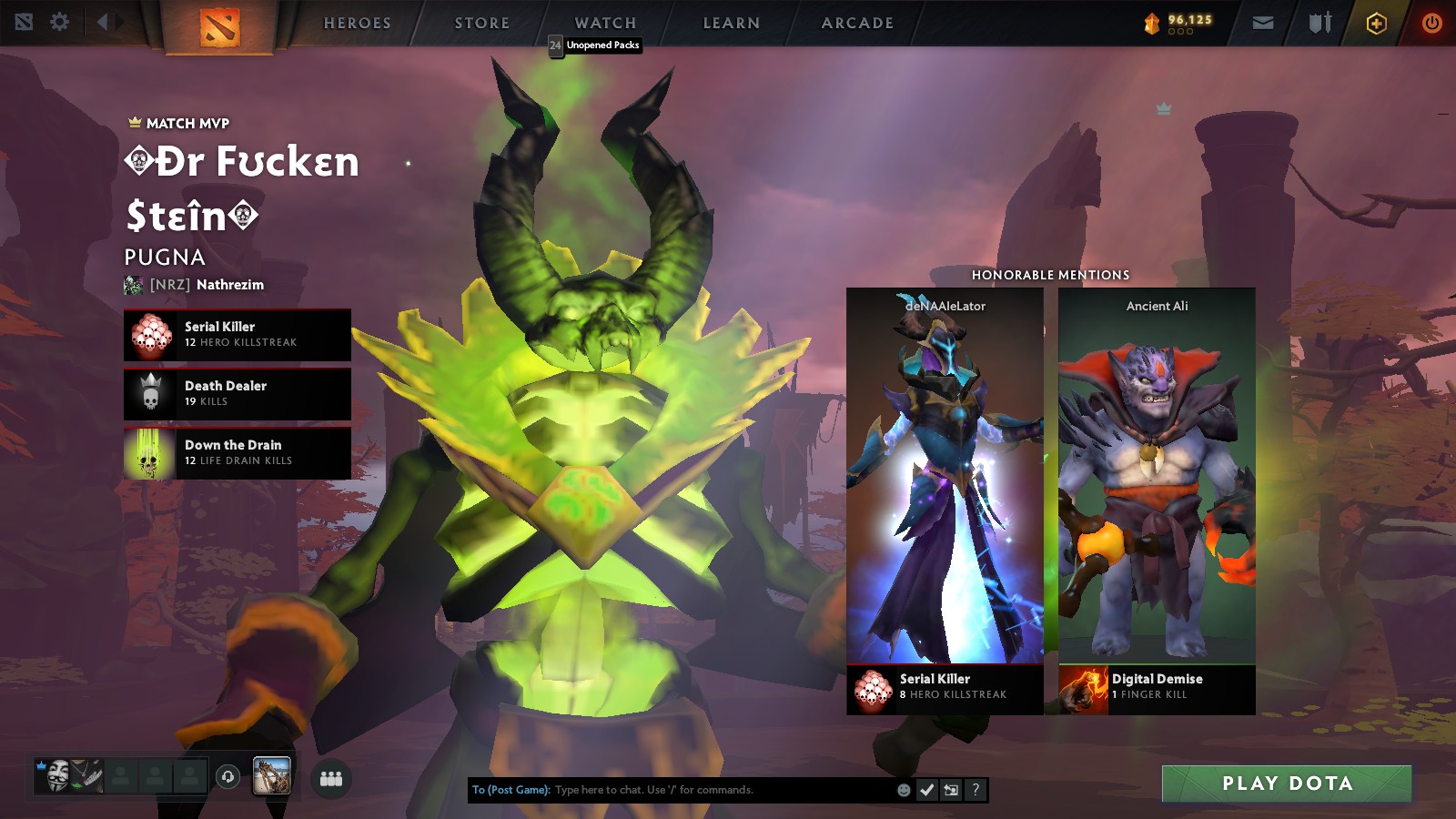
Task: Open the party group icon
Action: [x=331, y=779]
